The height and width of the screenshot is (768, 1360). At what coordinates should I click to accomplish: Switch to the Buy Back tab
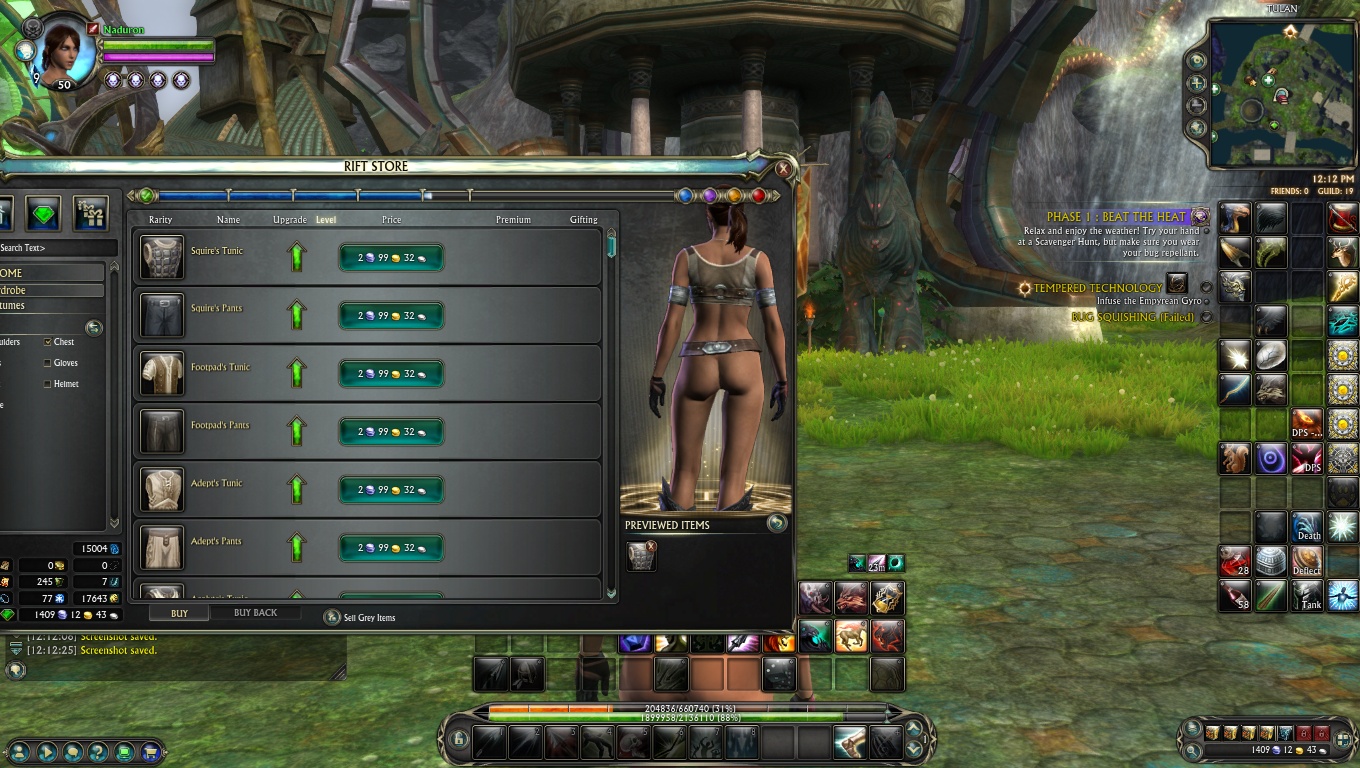coord(255,613)
